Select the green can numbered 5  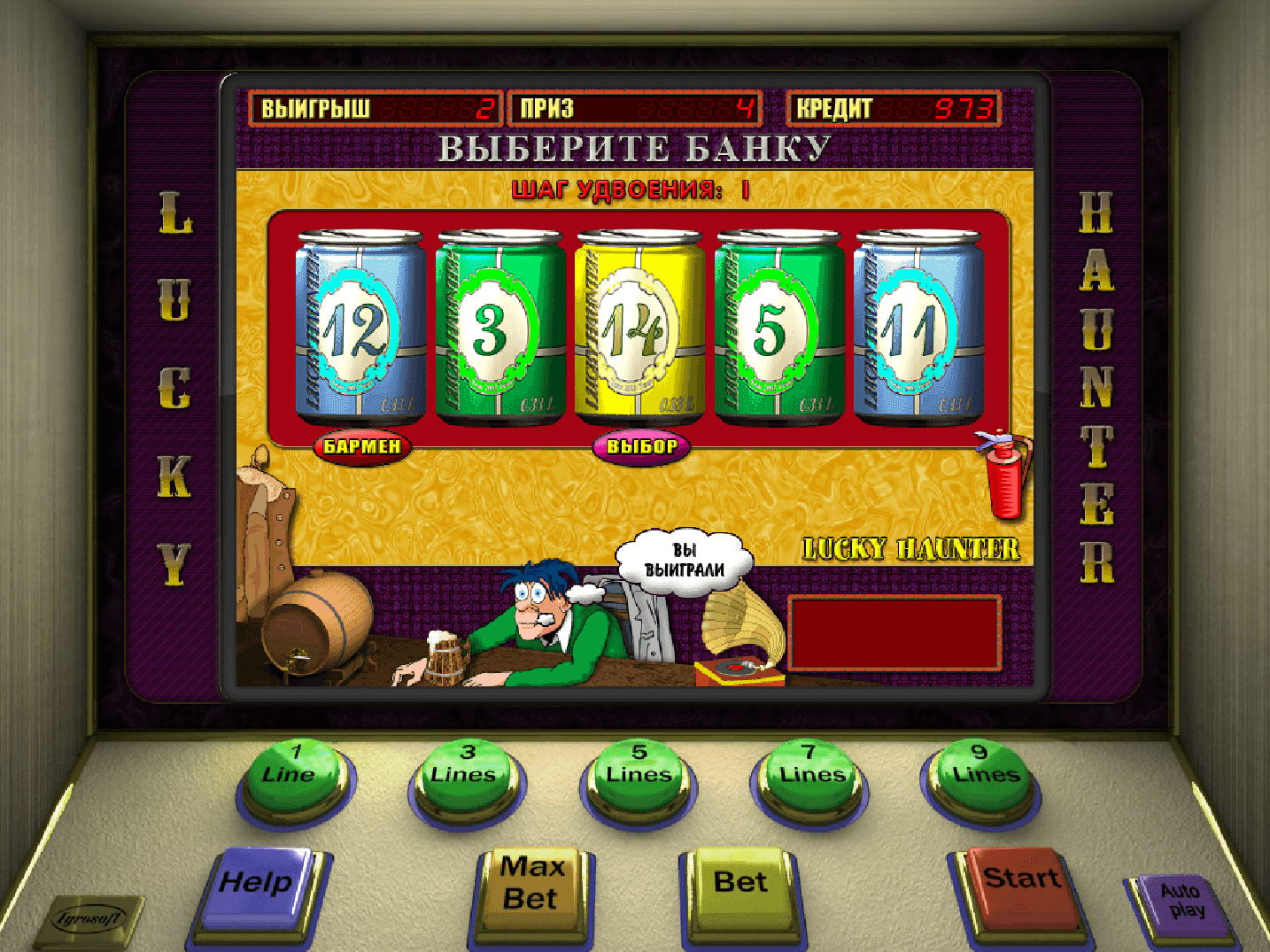(778, 328)
